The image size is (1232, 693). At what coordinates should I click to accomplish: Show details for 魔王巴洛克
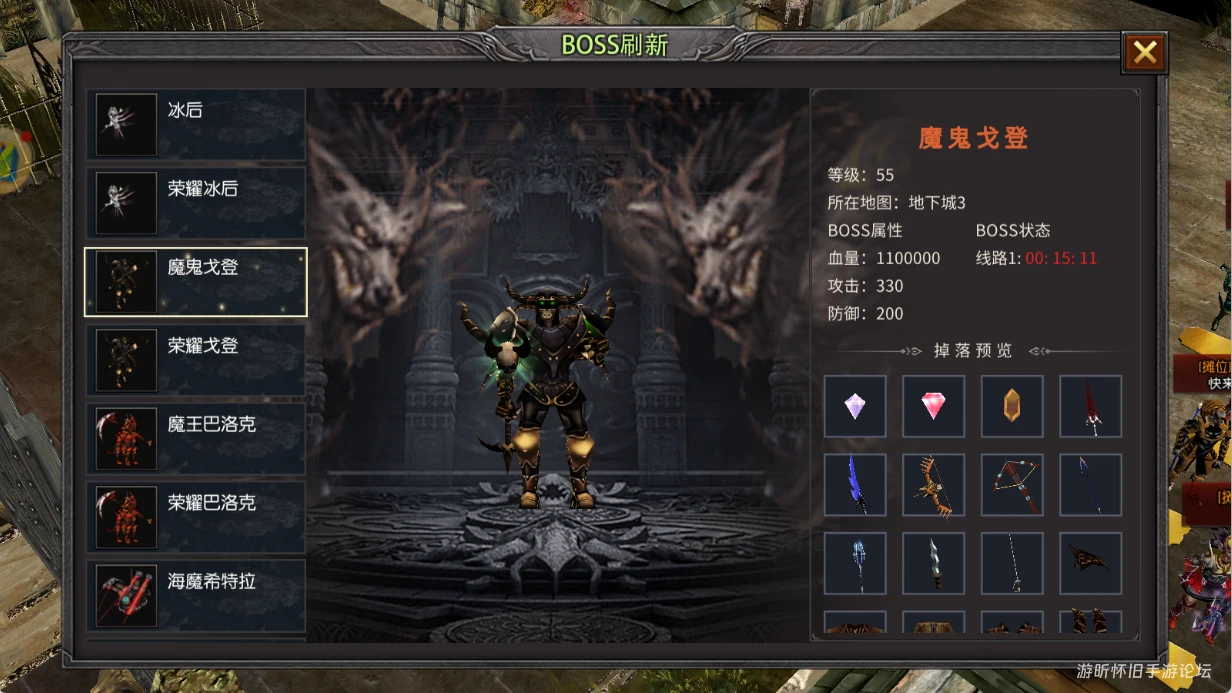click(196, 438)
